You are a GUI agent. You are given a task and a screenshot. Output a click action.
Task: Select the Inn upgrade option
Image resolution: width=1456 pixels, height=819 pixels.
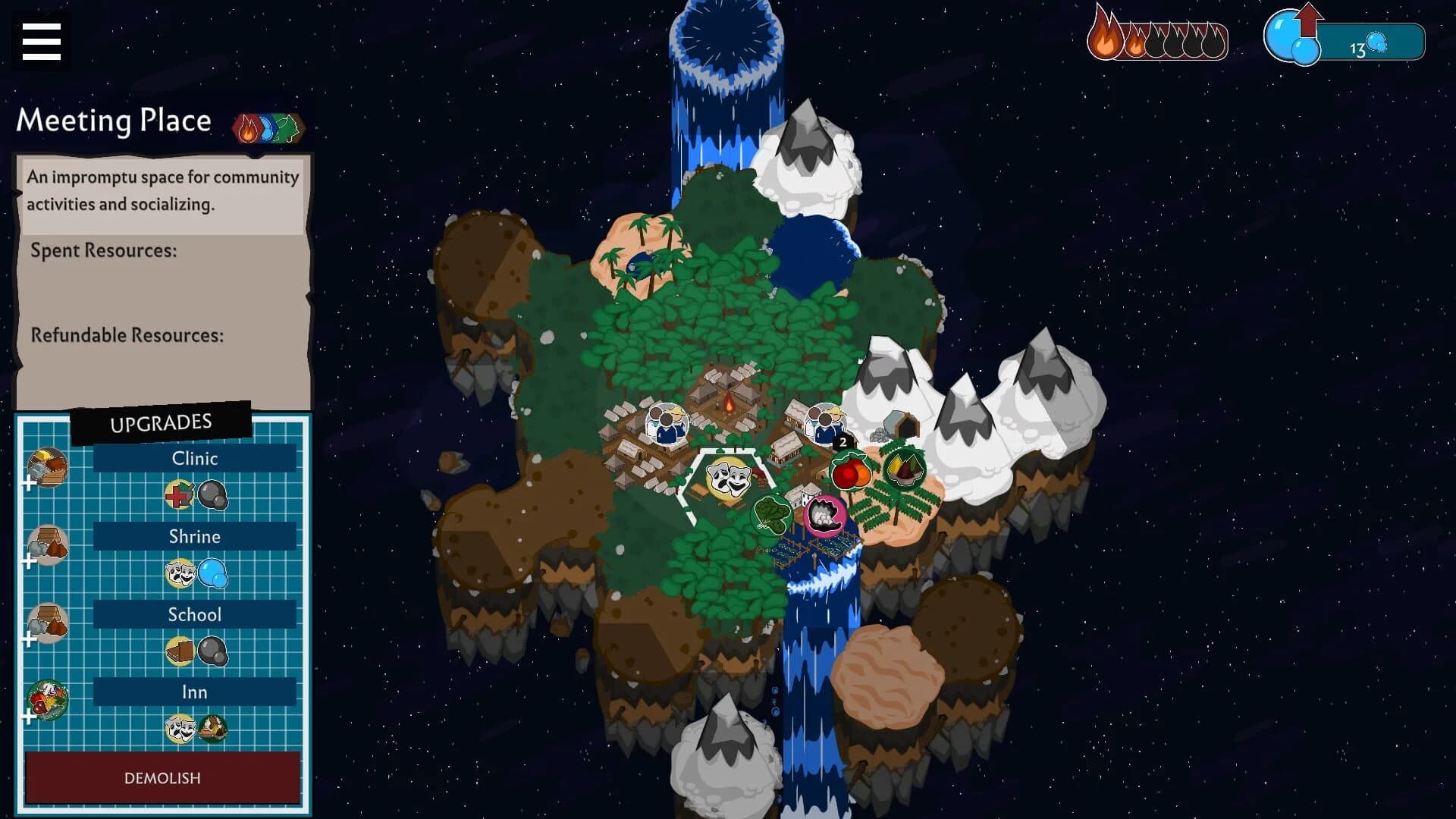(194, 692)
